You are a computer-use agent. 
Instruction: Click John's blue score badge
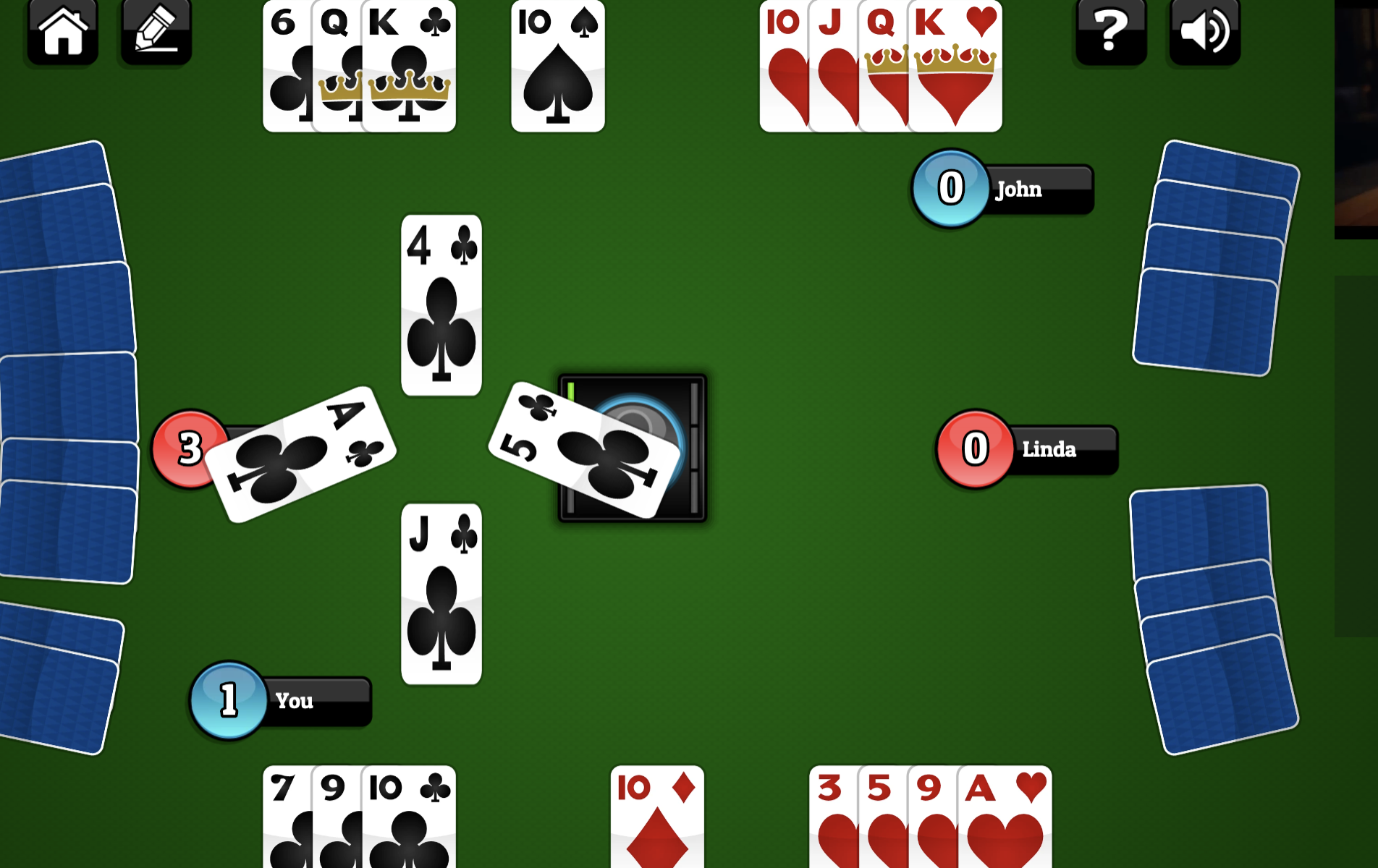(950, 189)
